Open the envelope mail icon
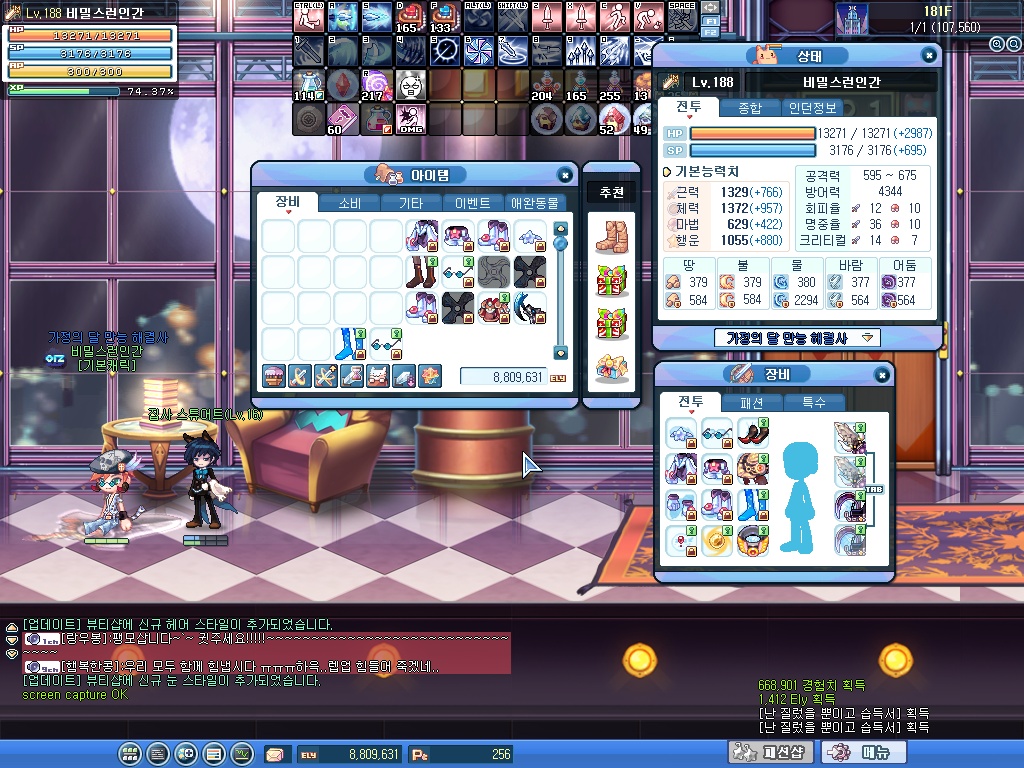This screenshot has width=1024, height=768. click(274, 754)
